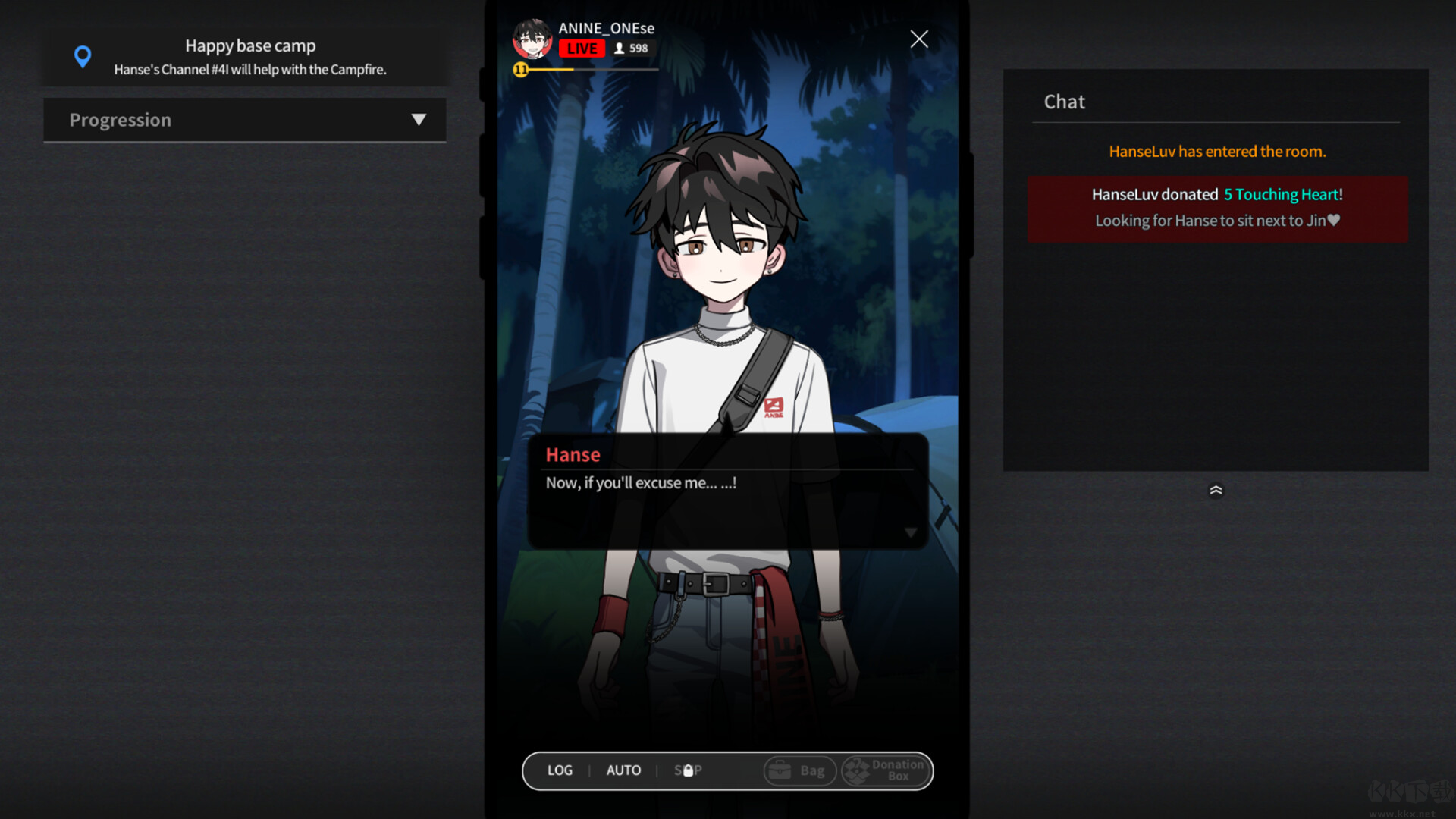Screen dimensions: 1456x819
Task: Click HanseLuv has entered the room message
Action: [1216, 151]
